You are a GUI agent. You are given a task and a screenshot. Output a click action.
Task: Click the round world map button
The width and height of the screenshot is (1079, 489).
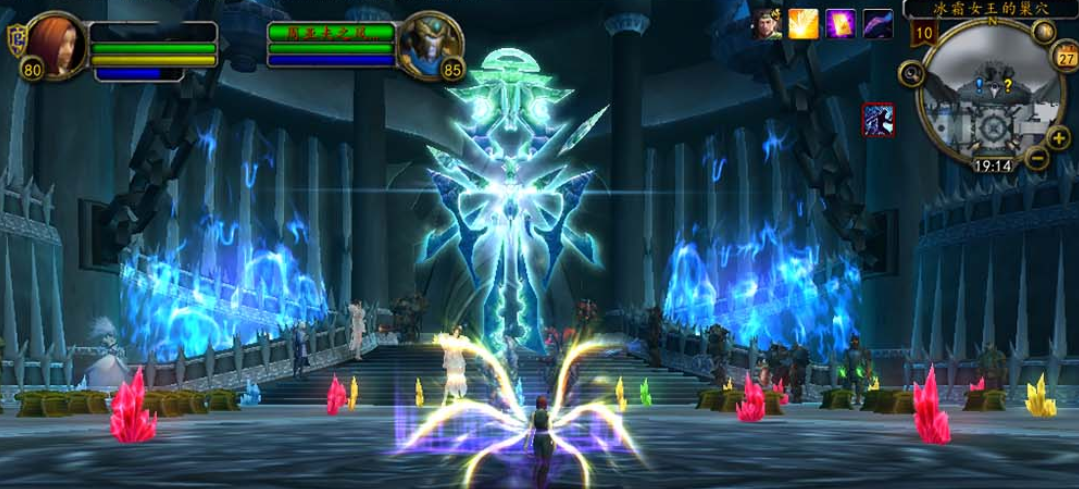tap(1046, 31)
